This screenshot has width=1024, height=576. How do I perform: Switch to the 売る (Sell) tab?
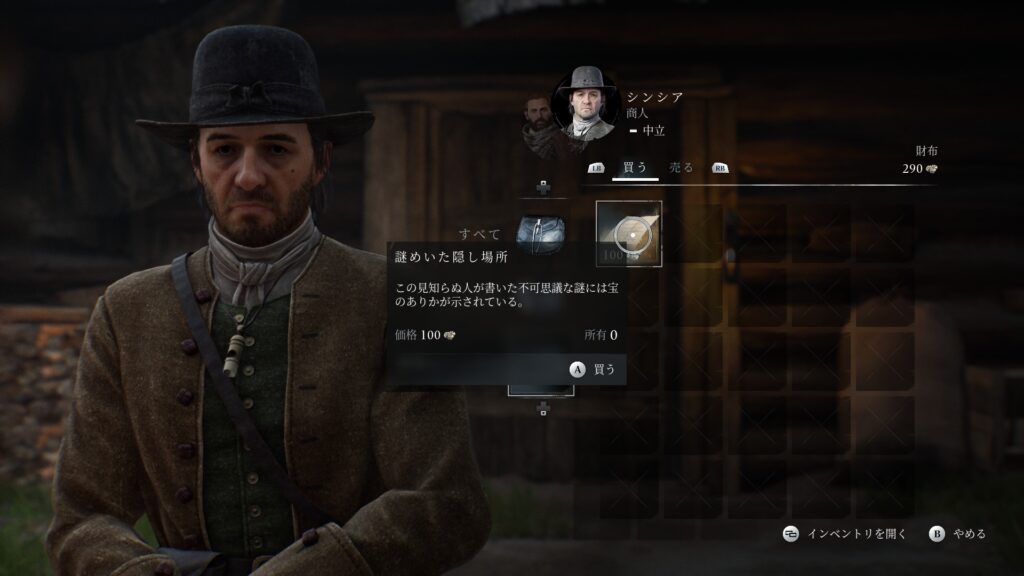click(x=681, y=168)
